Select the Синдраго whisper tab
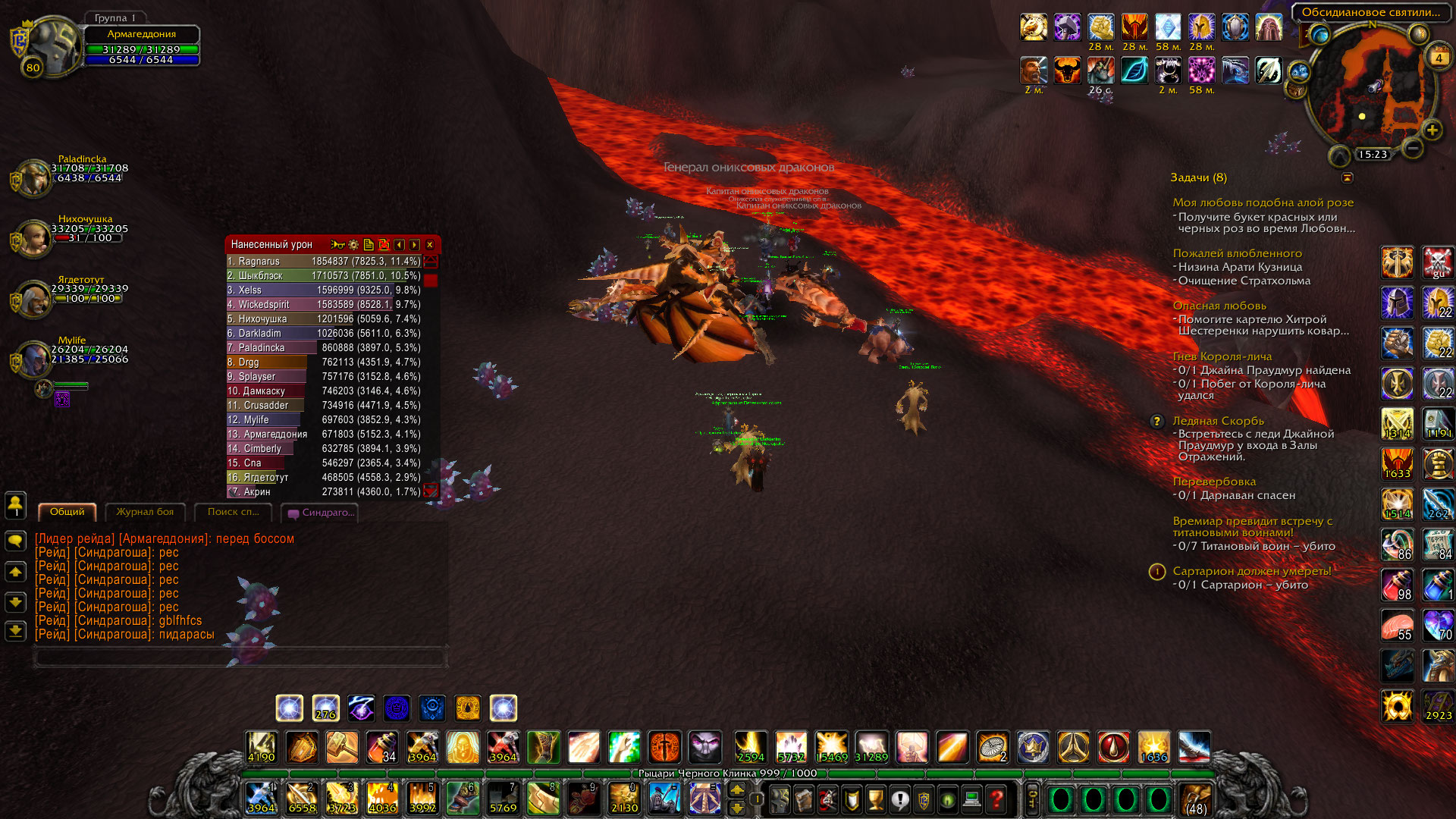 click(x=321, y=513)
